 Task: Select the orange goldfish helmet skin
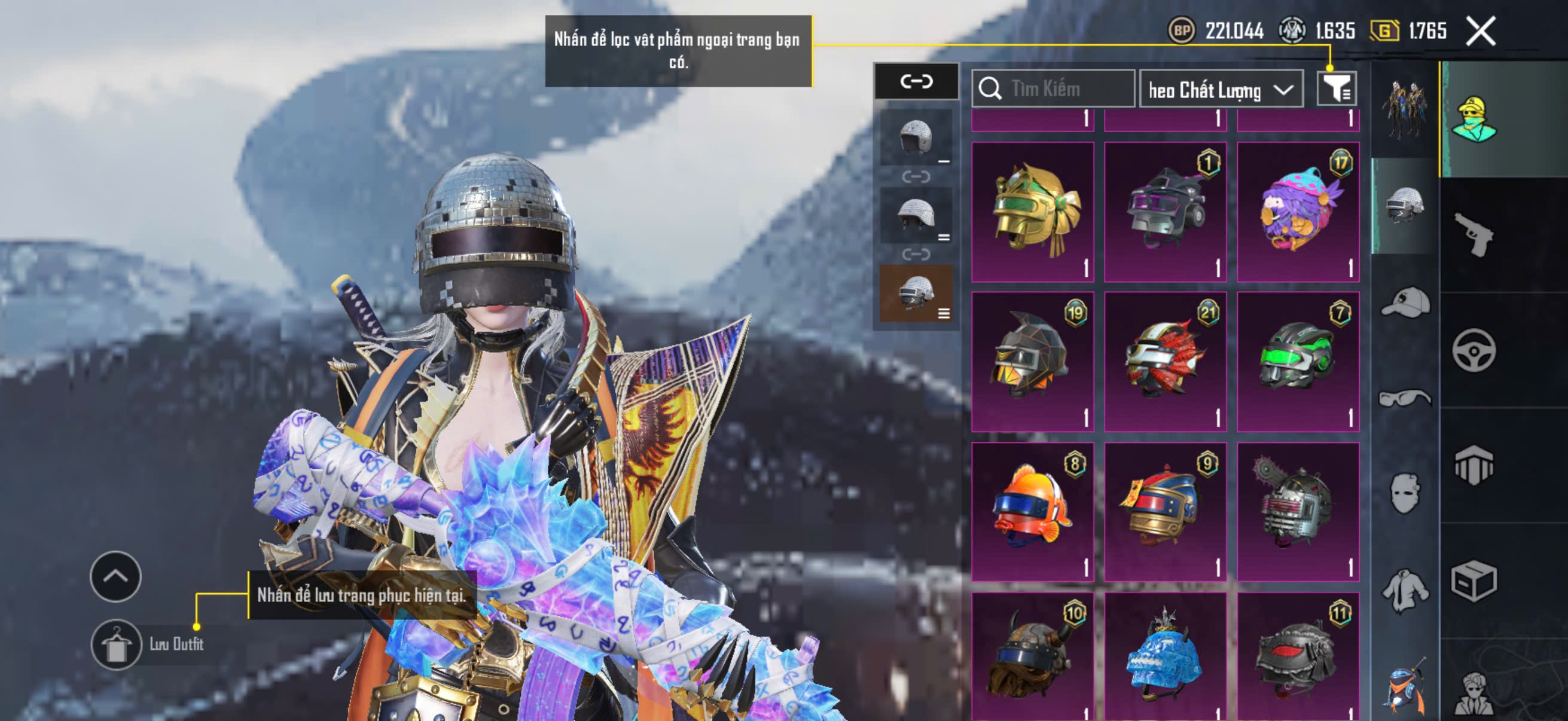[1032, 511]
